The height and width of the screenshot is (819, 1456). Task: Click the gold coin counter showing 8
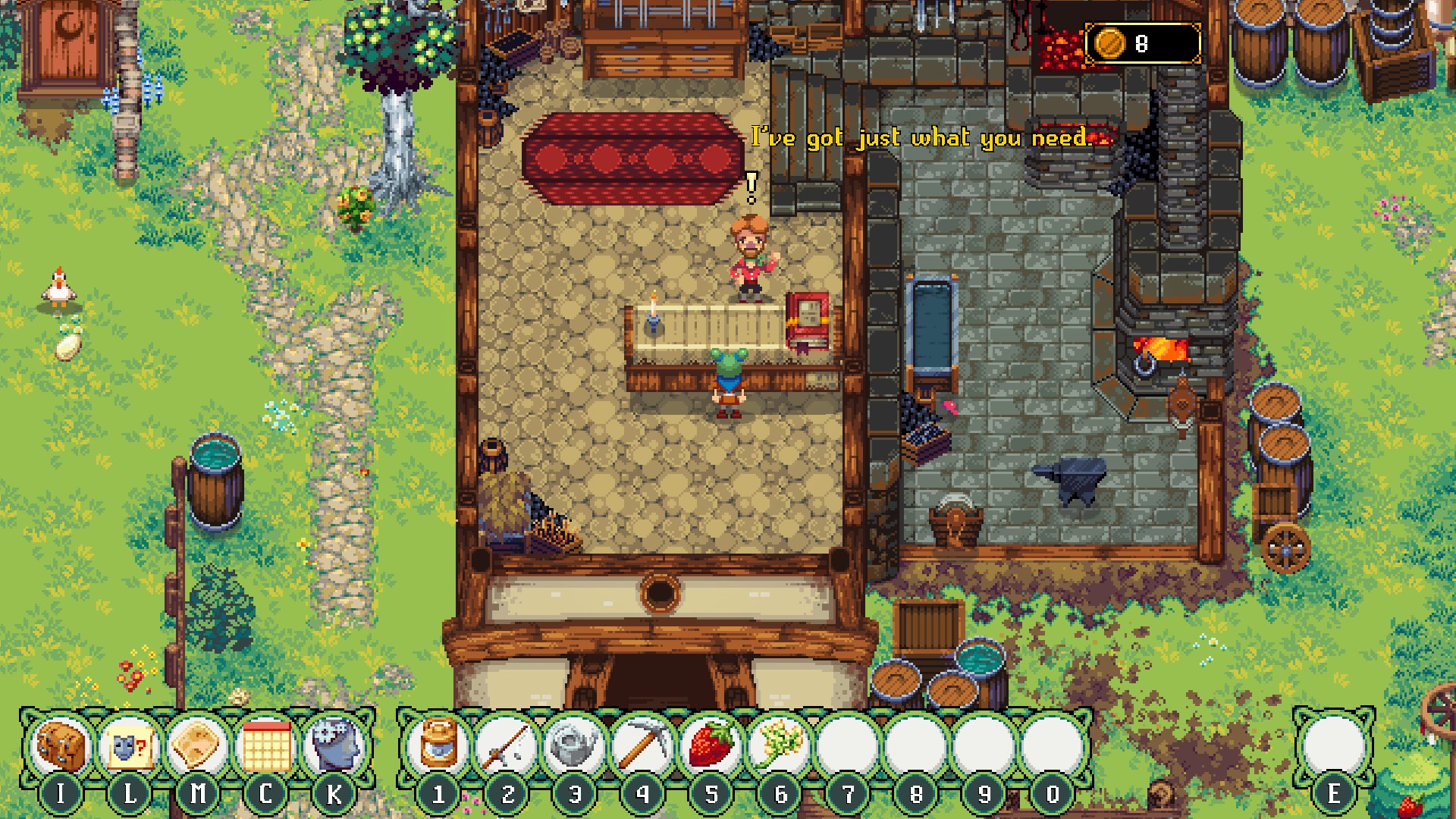(x=1141, y=42)
